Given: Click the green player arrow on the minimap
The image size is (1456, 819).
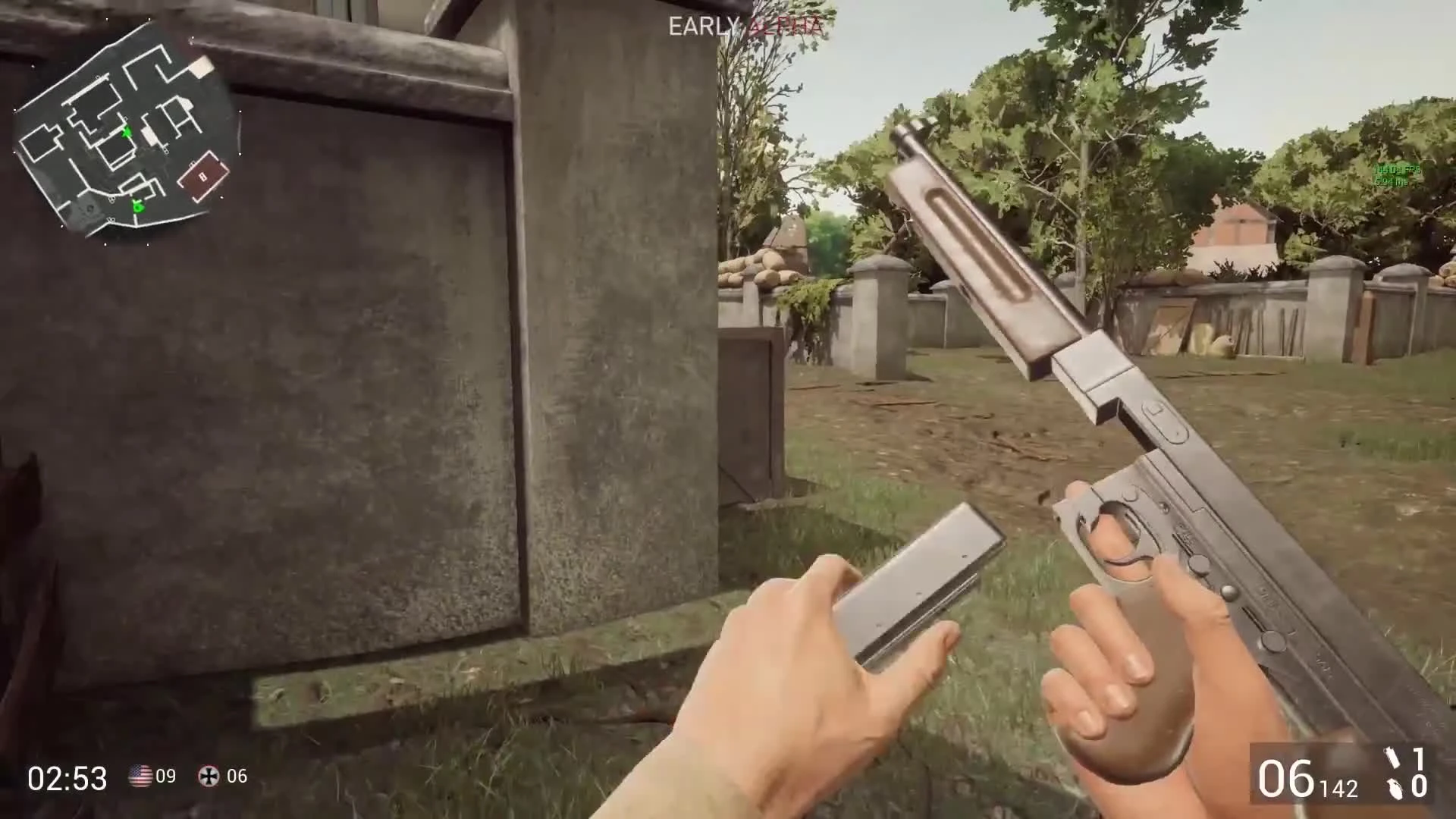Looking at the screenshot, I should pyautogui.click(x=127, y=132).
